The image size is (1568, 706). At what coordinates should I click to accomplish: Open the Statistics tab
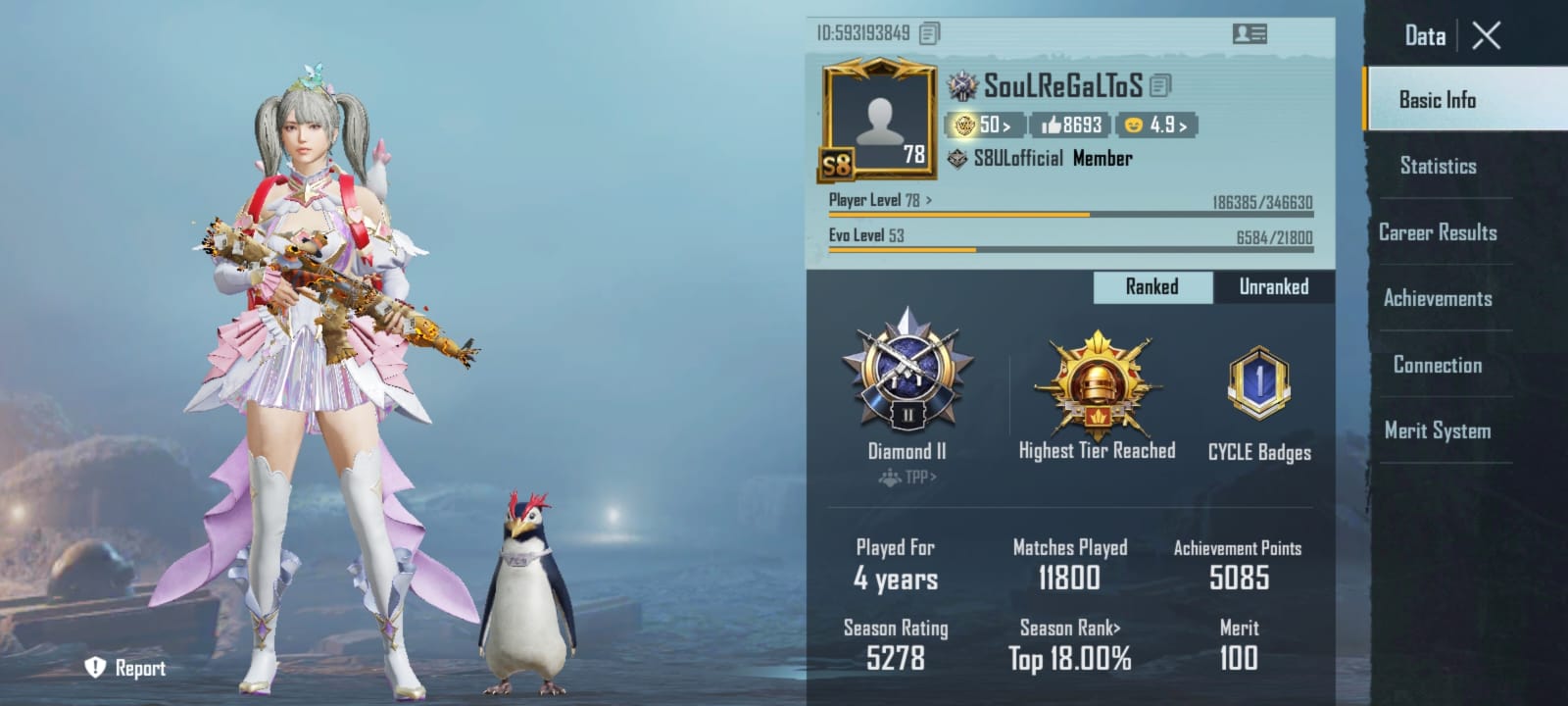pyautogui.click(x=1438, y=166)
